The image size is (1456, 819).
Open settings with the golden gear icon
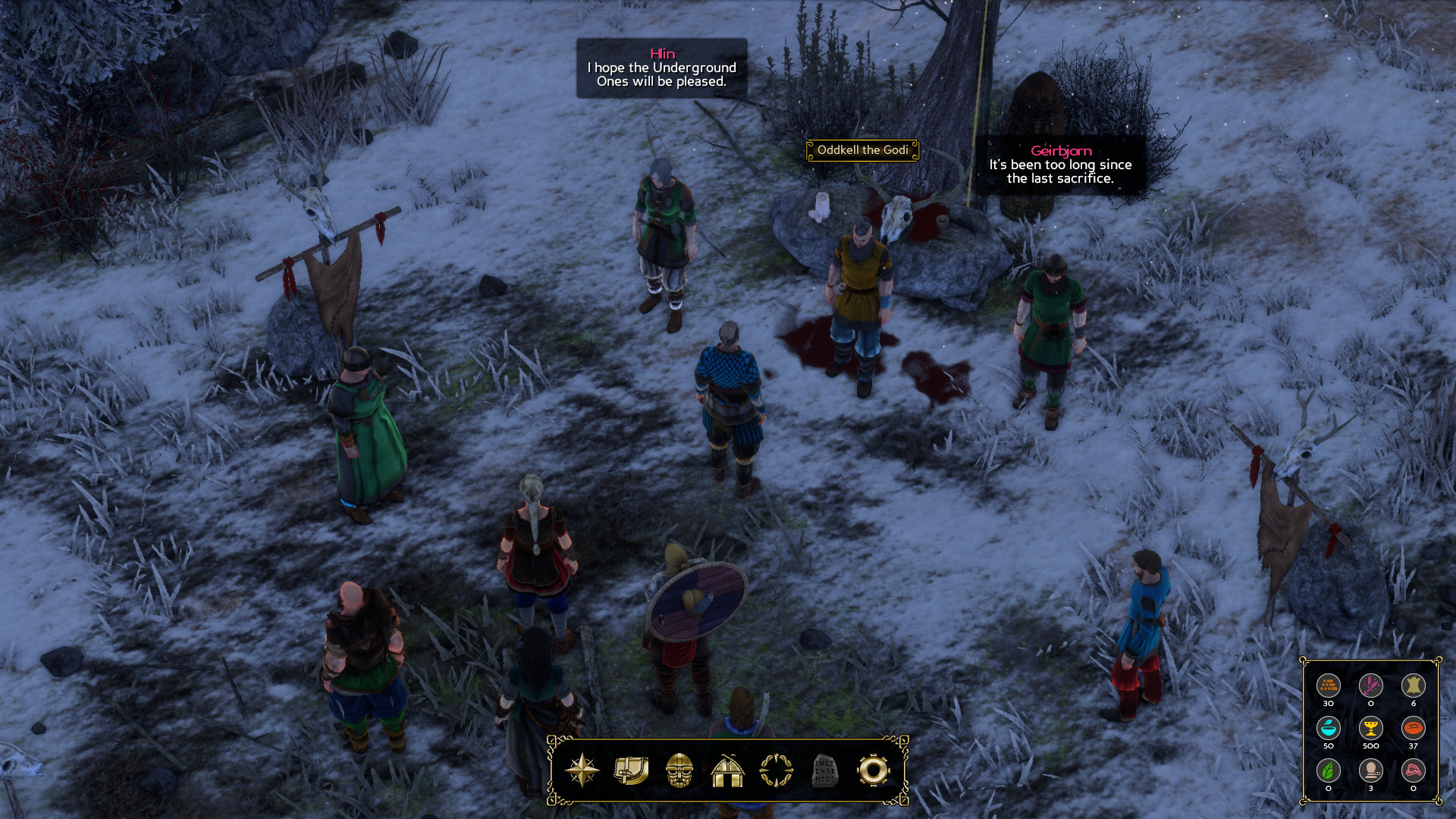tap(873, 770)
